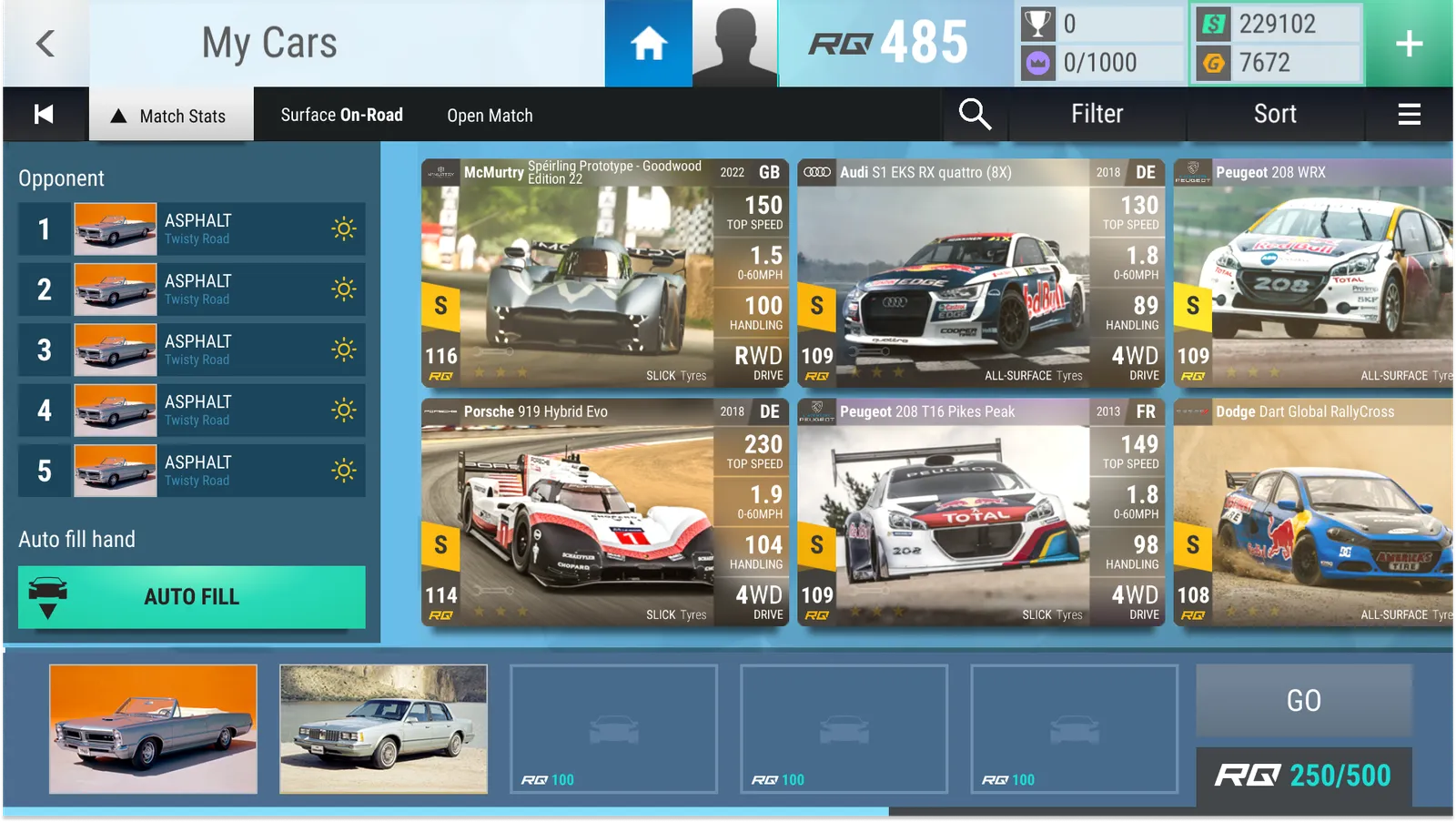Select the Dodge Dart Global RallyCross card

(1314, 512)
